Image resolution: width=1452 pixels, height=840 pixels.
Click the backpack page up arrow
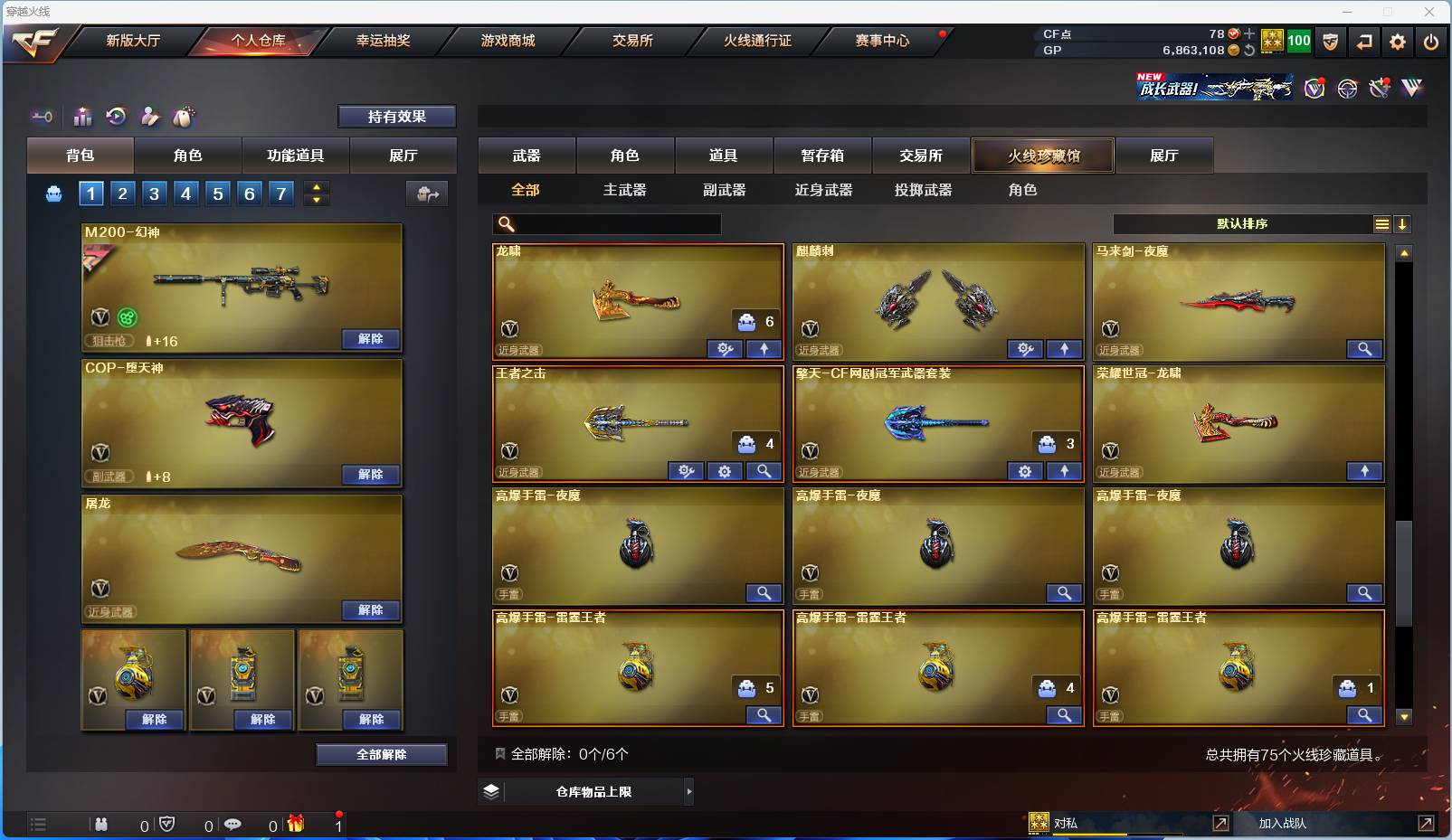[x=316, y=186]
